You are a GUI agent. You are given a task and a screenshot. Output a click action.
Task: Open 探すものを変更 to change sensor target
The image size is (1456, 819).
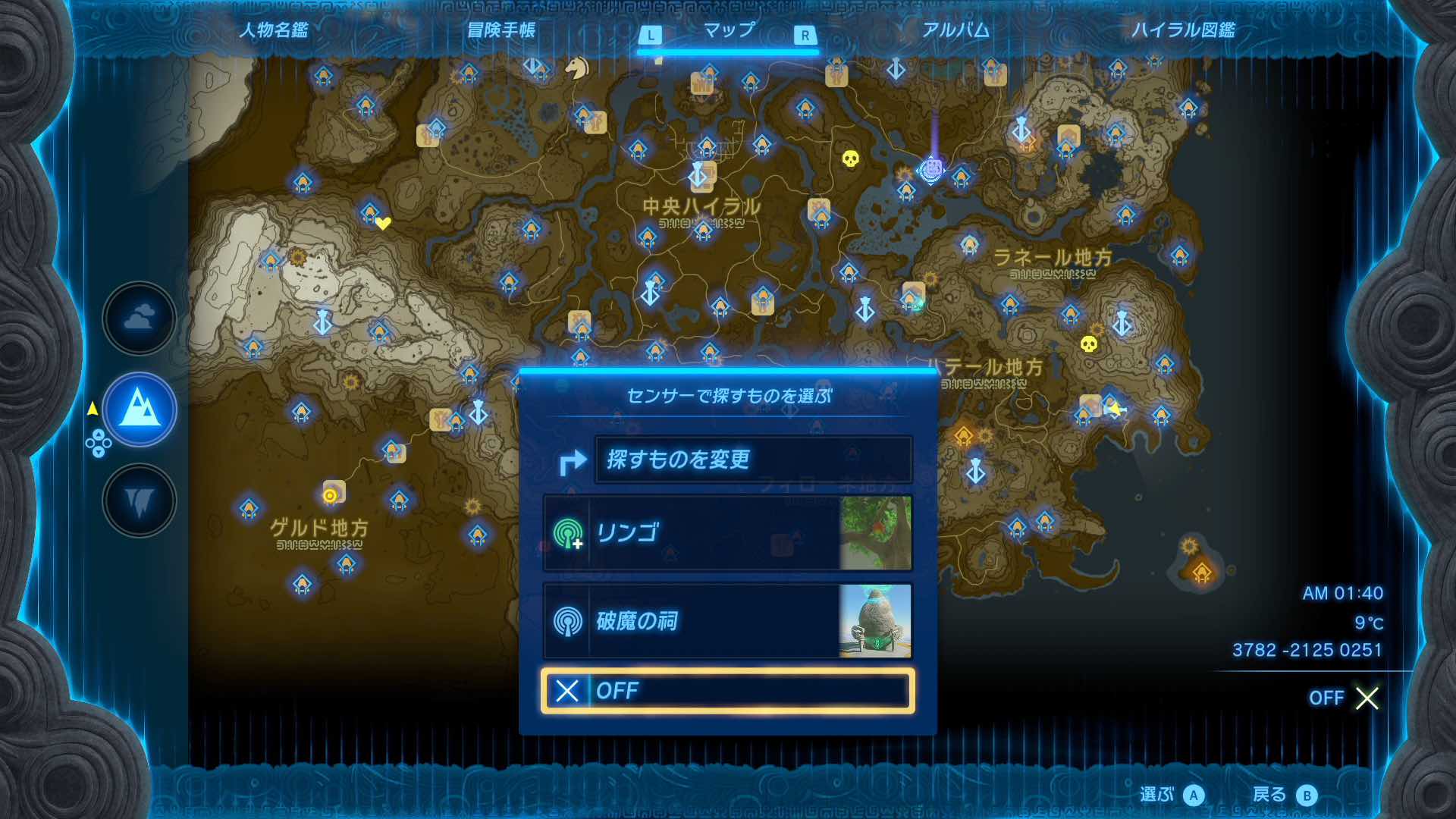tap(755, 460)
